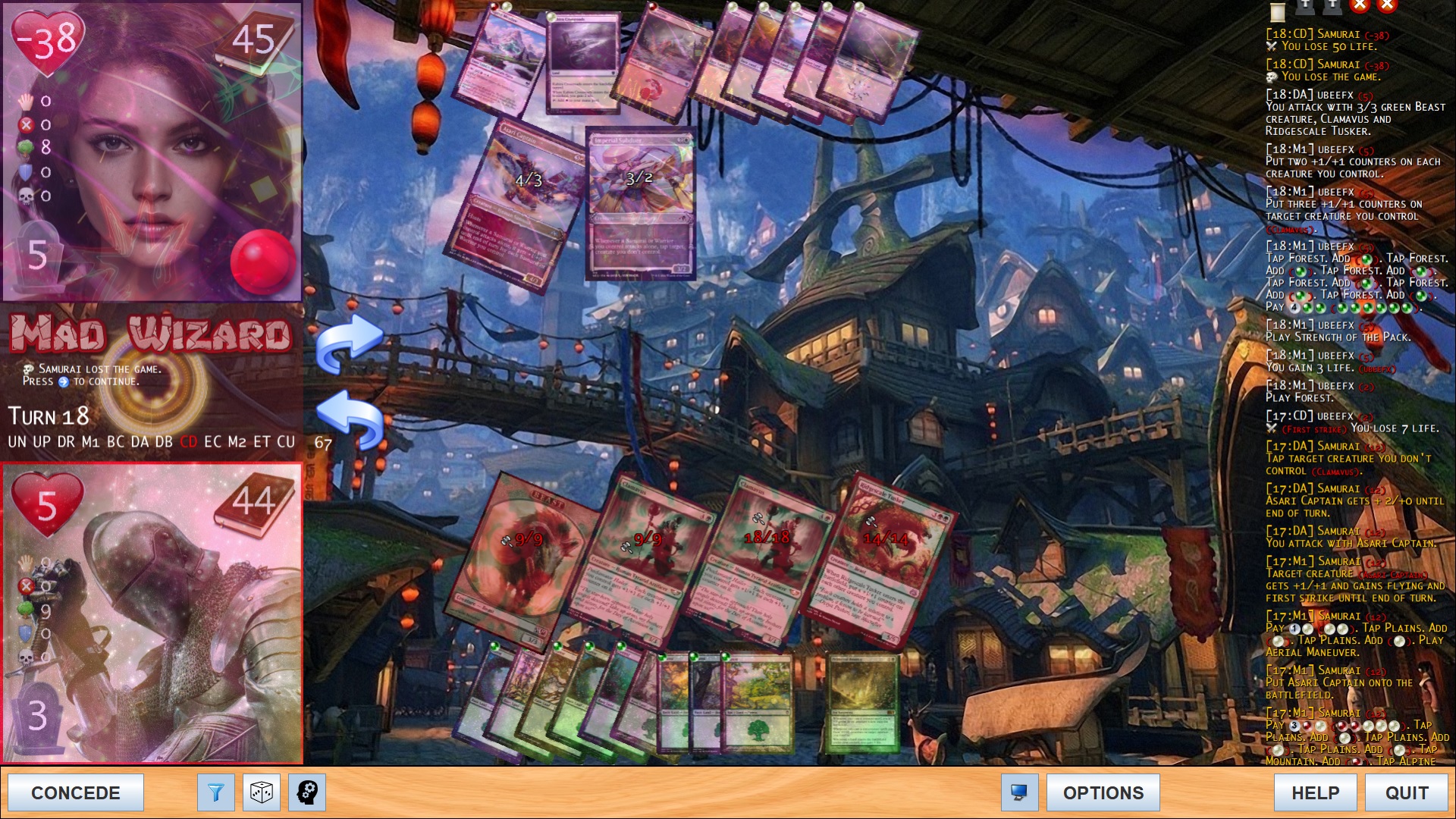
Task: View the opponent's graveyard tombstone showing 5
Action: pos(36,256)
